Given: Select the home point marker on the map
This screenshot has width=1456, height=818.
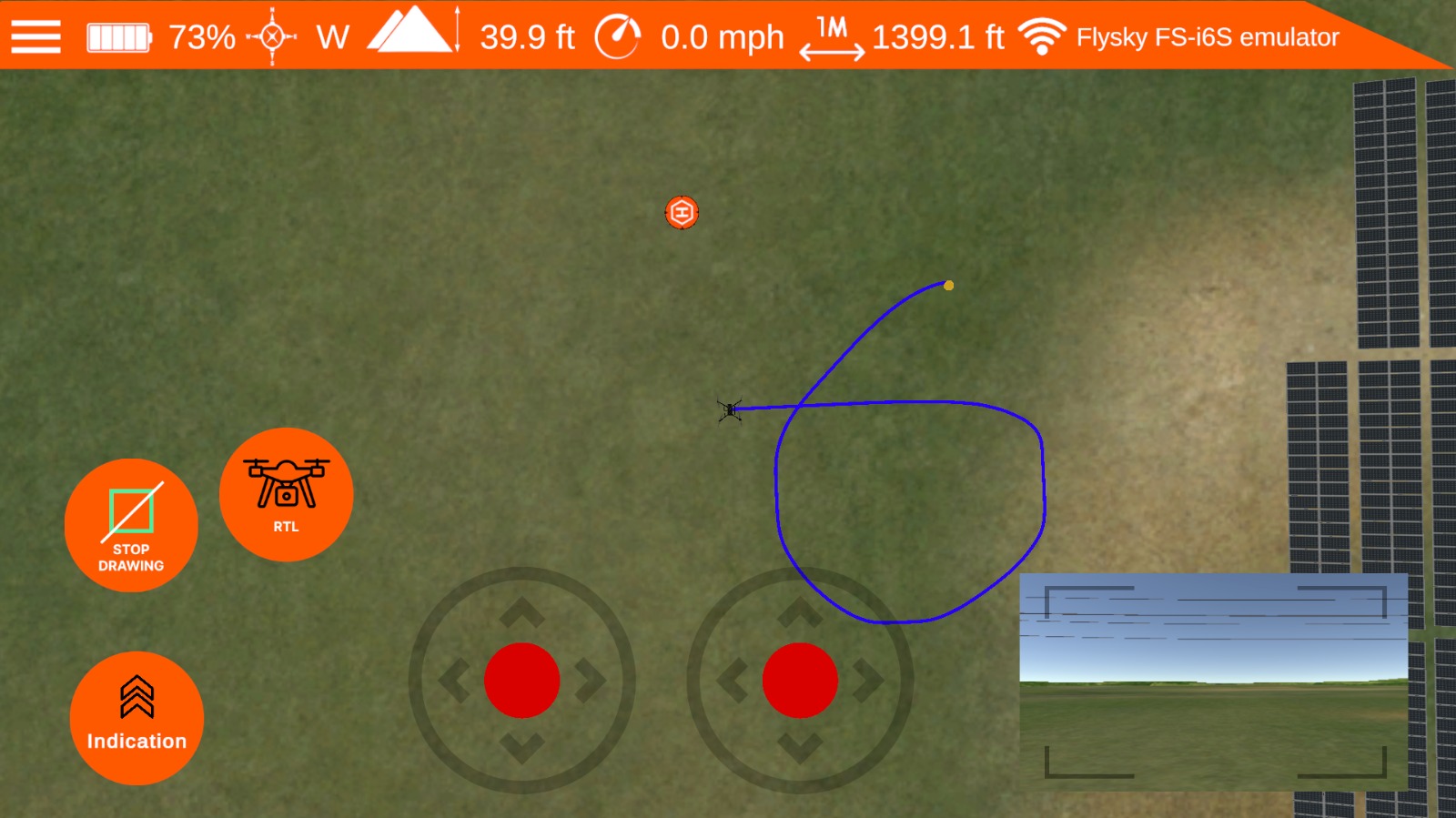Looking at the screenshot, I should (681, 212).
